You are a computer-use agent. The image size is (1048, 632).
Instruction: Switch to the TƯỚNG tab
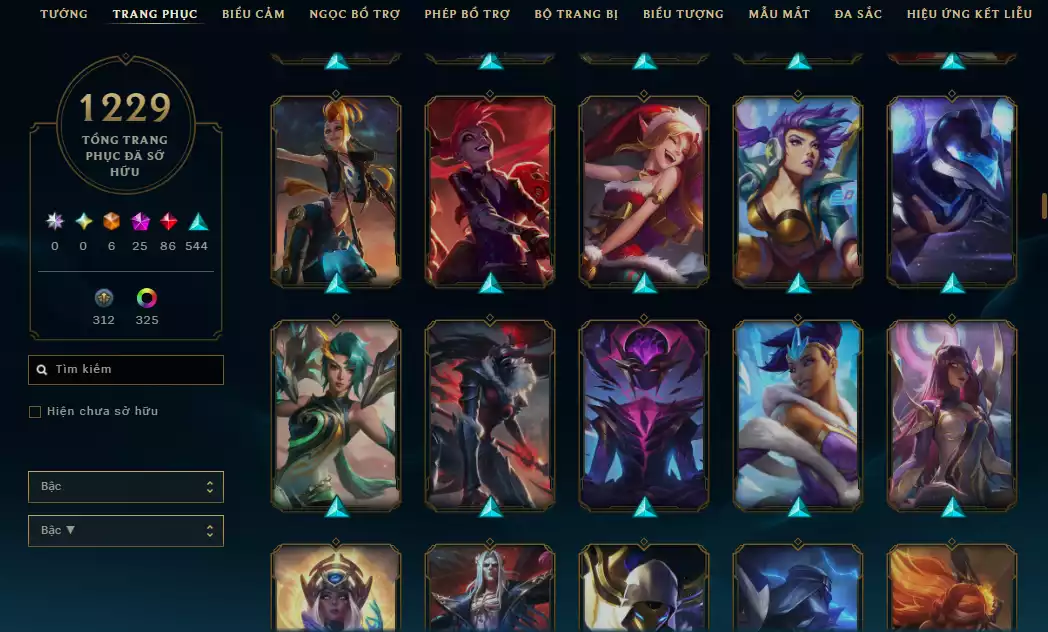click(64, 14)
